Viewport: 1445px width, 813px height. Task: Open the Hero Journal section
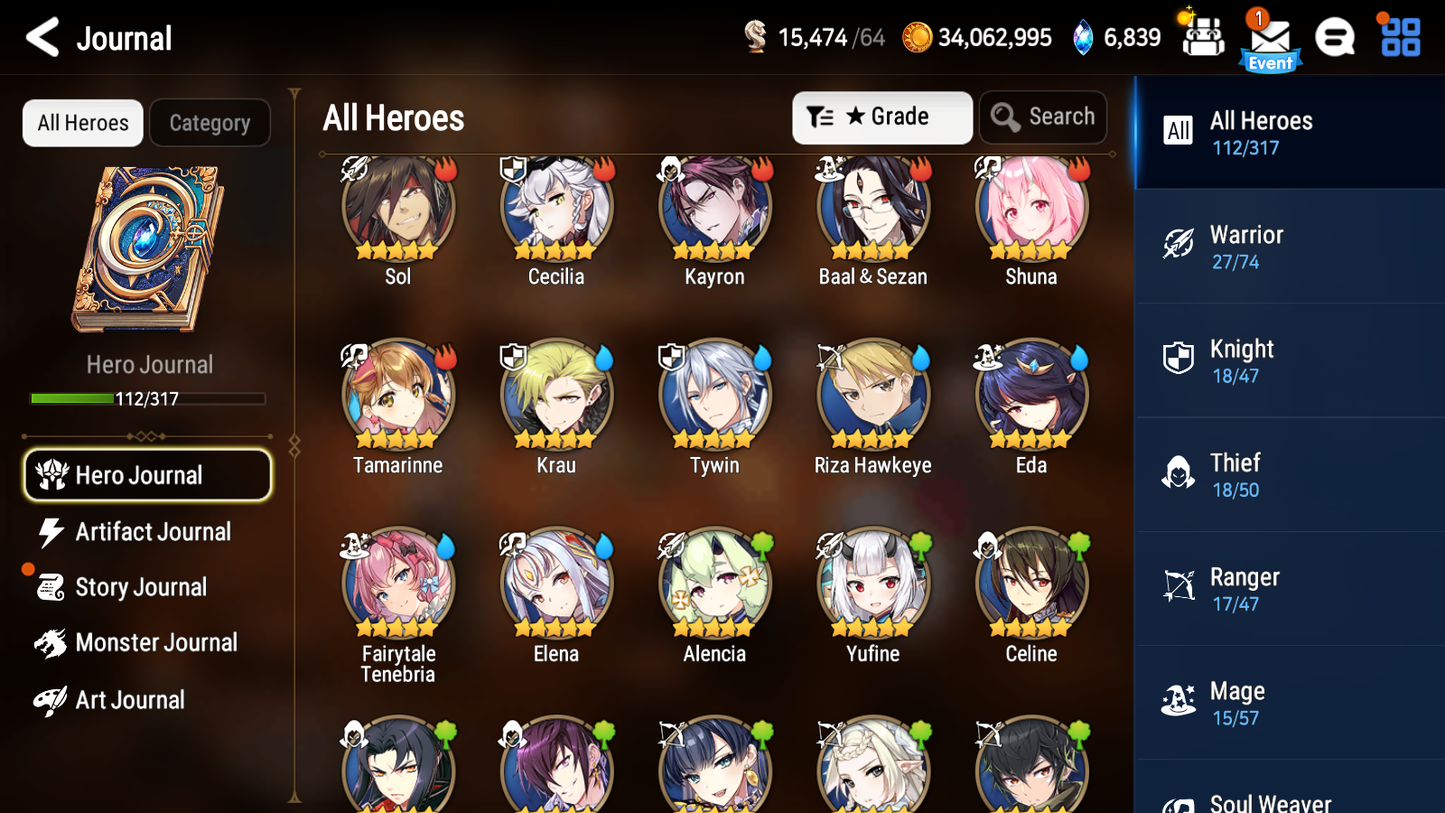(147, 475)
